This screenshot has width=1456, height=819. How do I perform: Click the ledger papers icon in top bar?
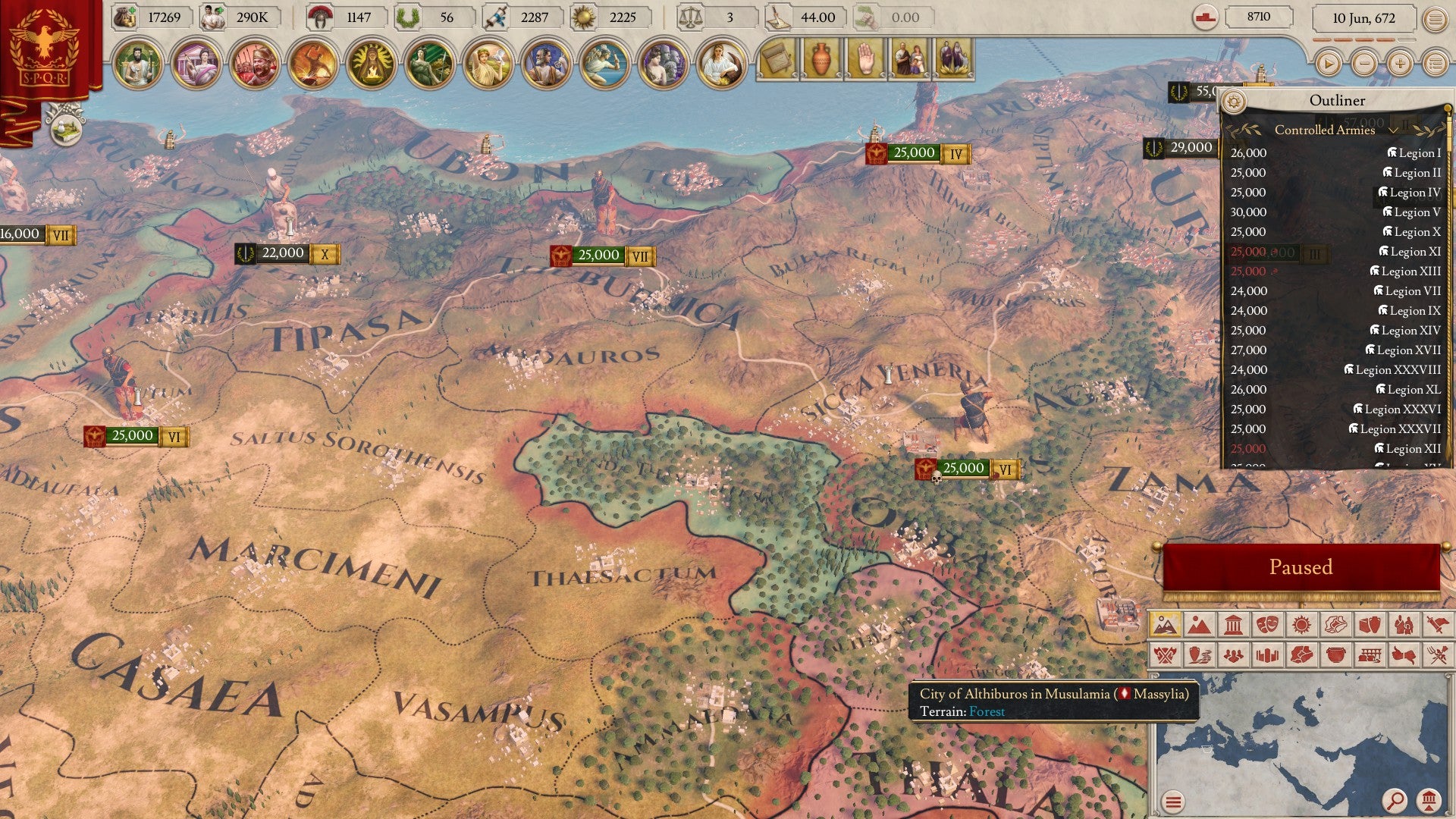click(x=776, y=59)
